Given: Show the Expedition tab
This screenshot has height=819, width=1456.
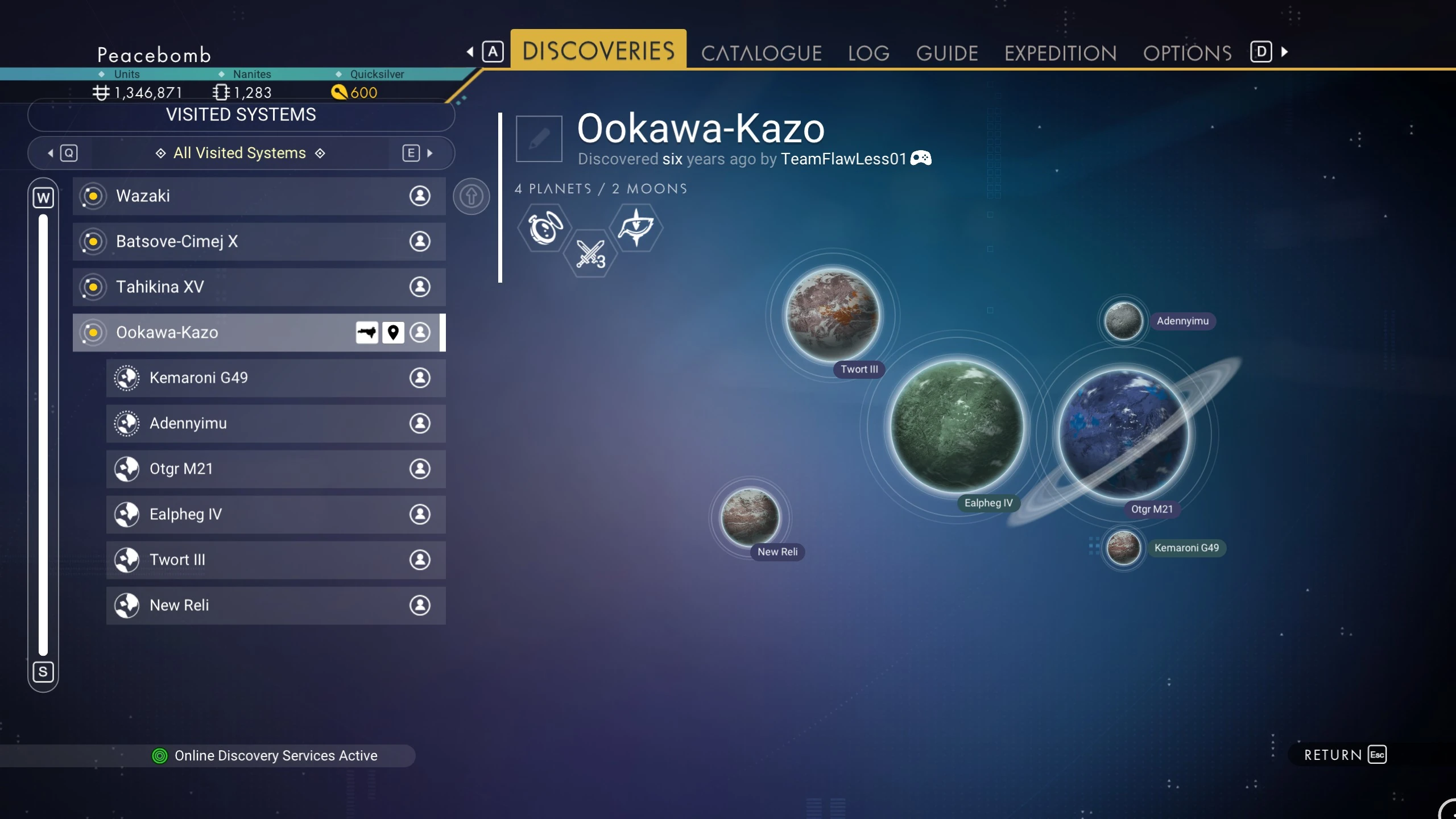Looking at the screenshot, I should [x=1060, y=53].
